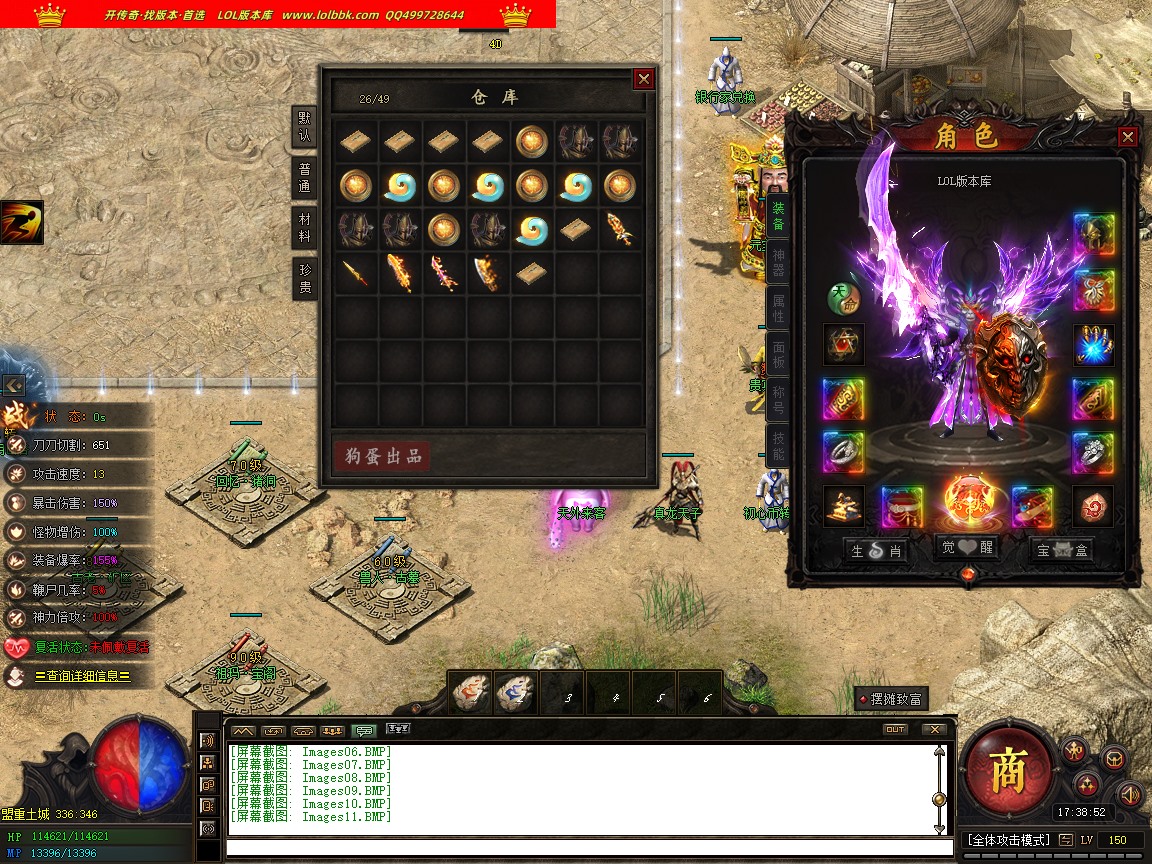The width and height of the screenshot is (1152, 864).
Task: Select the 珍贵 precious items tab
Action: point(305,279)
